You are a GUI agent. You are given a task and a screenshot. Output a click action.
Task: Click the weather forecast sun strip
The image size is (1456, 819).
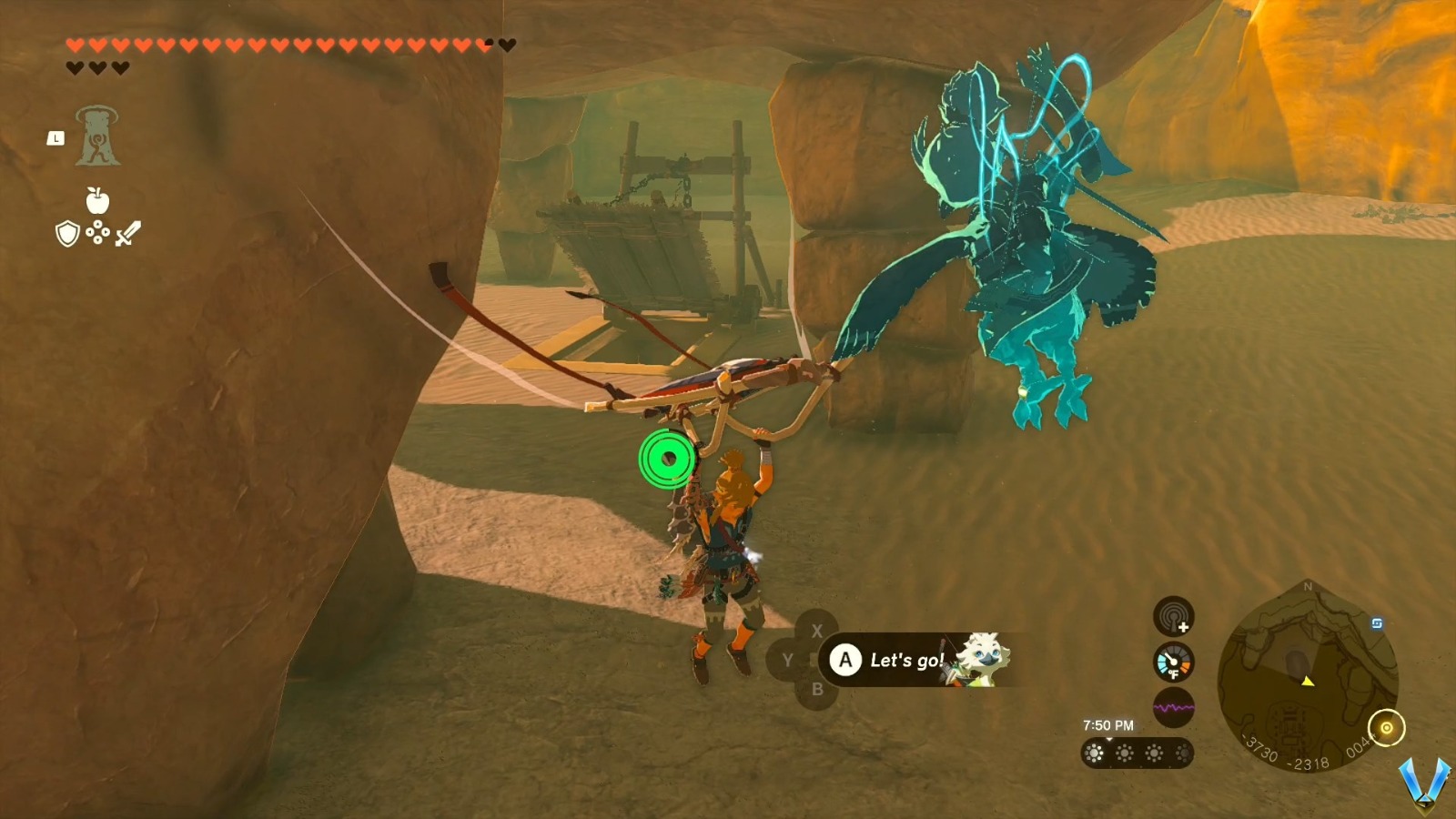tap(1136, 753)
